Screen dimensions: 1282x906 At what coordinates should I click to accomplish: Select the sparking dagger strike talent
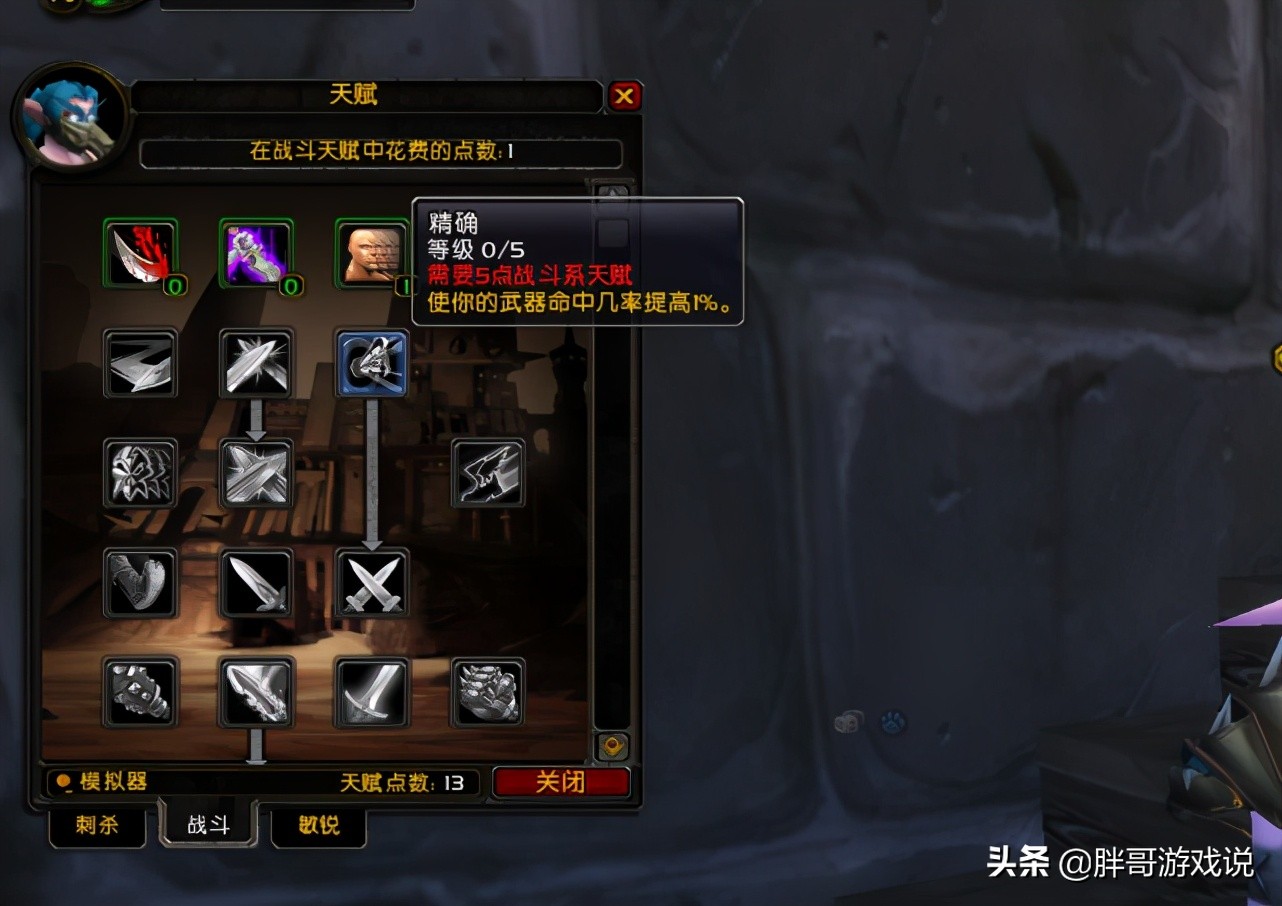(255, 364)
